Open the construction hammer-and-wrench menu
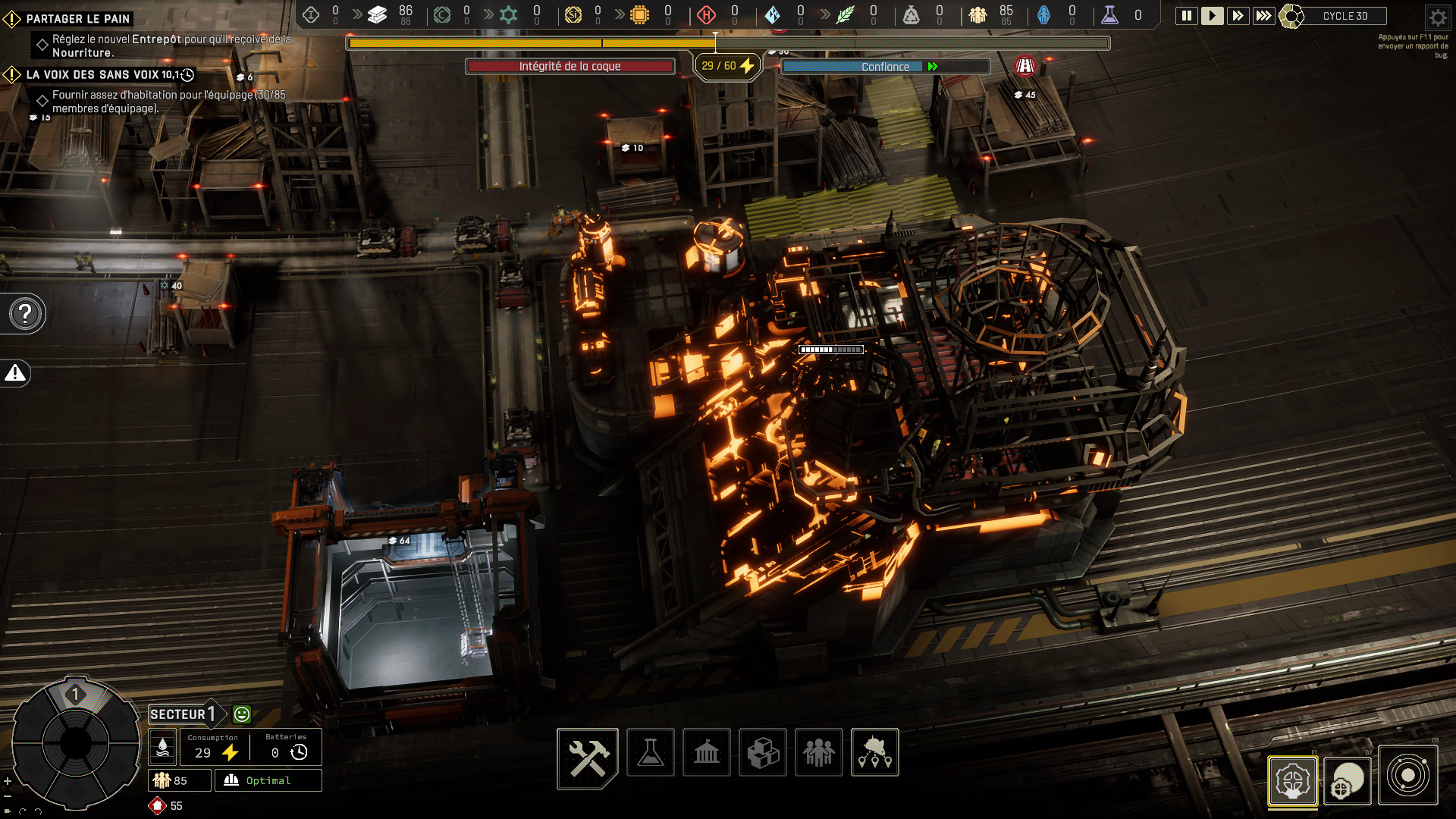The width and height of the screenshot is (1456, 819). click(x=588, y=757)
